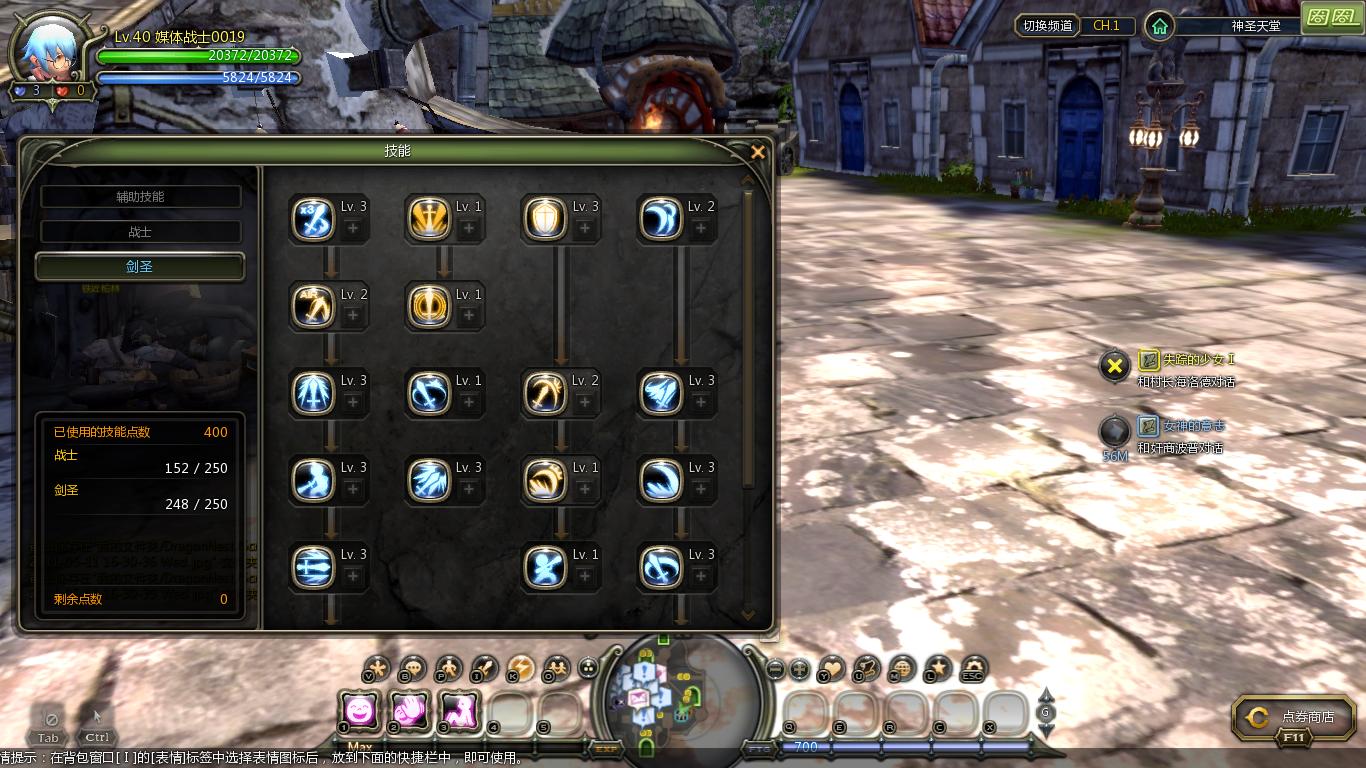Click the heart icon in the menu bar

pos(831,668)
